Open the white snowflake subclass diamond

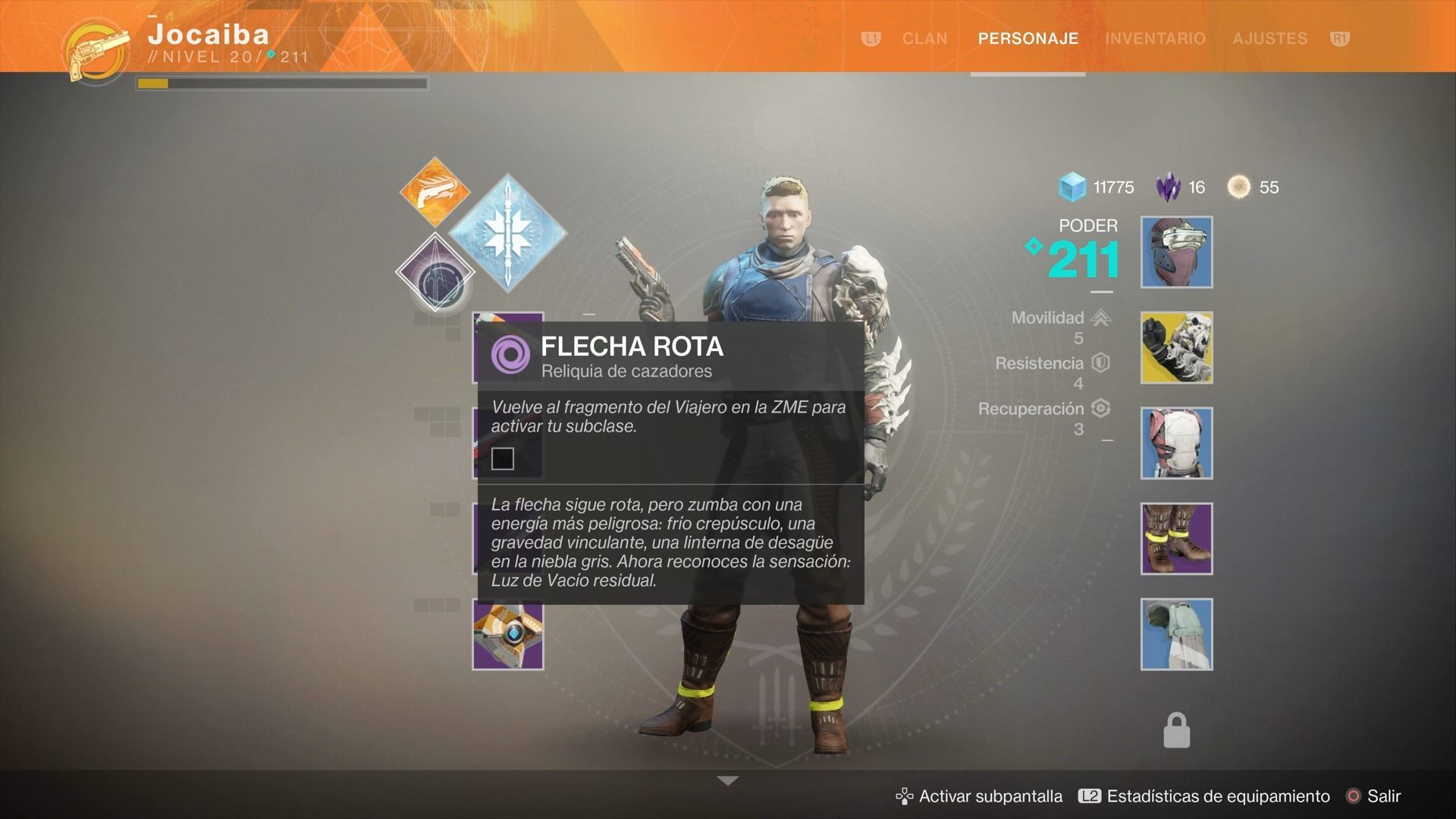(x=507, y=233)
